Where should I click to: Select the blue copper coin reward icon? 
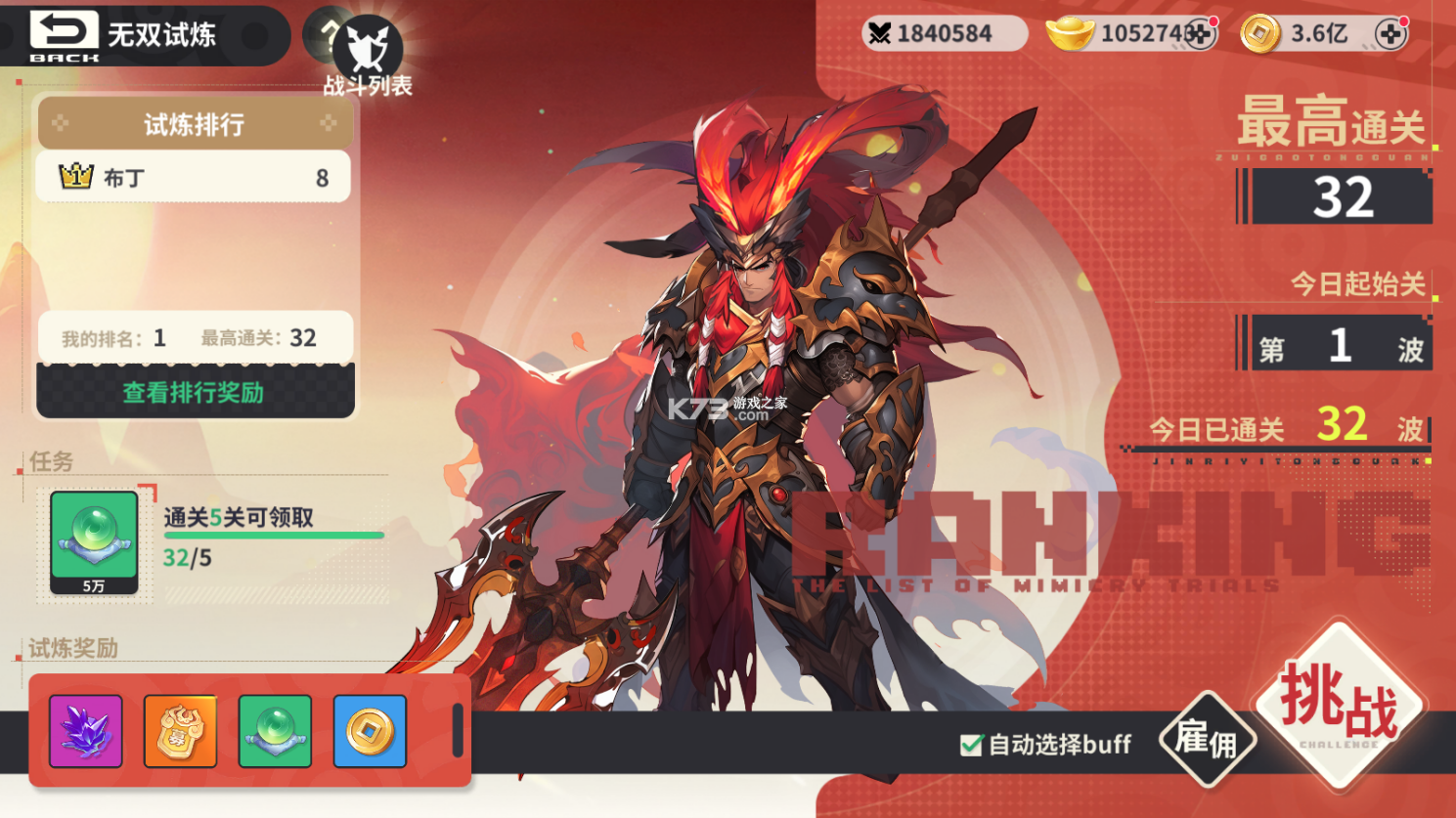tap(372, 730)
